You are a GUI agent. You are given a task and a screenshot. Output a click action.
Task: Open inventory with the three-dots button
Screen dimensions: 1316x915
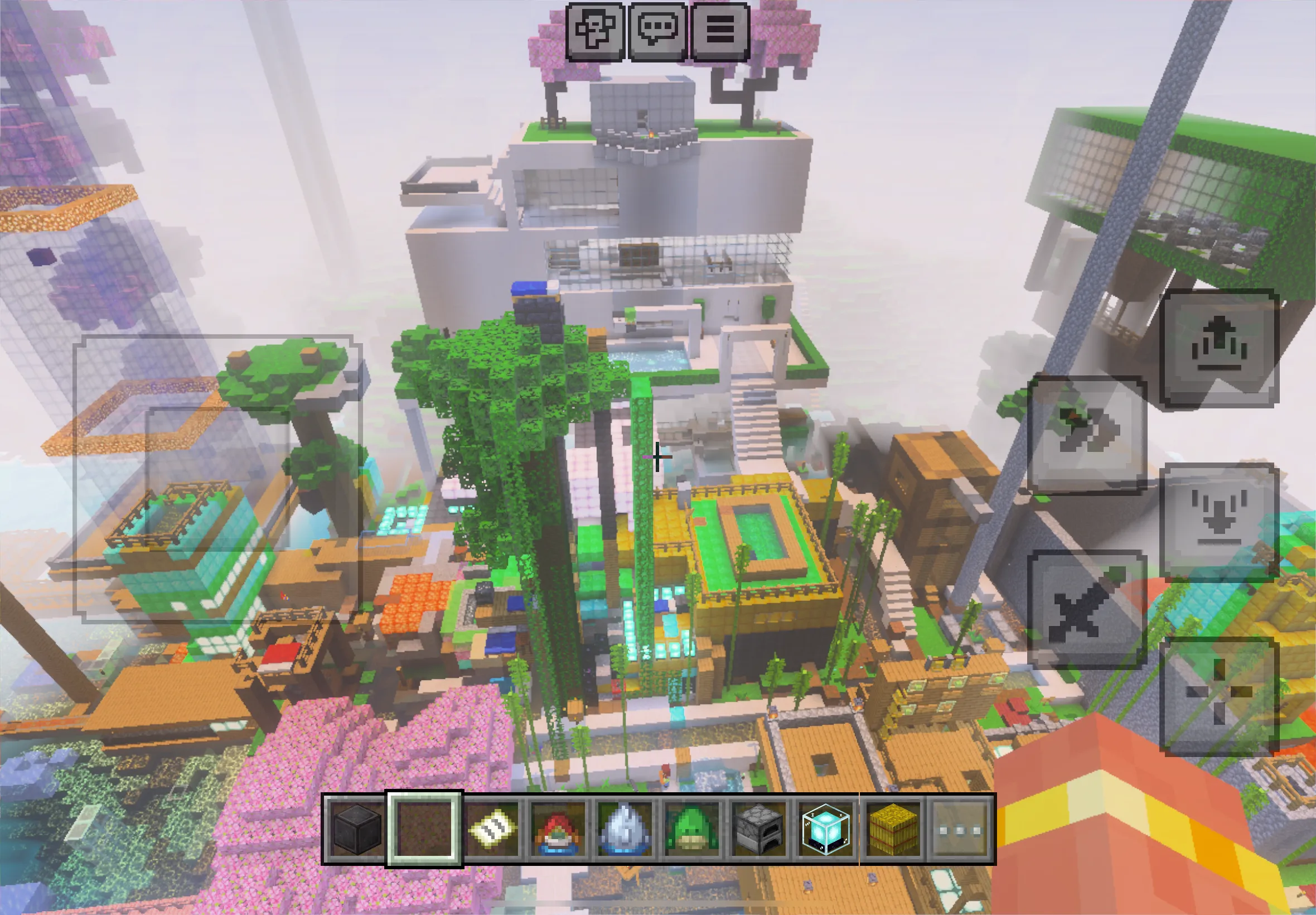pos(960,830)
